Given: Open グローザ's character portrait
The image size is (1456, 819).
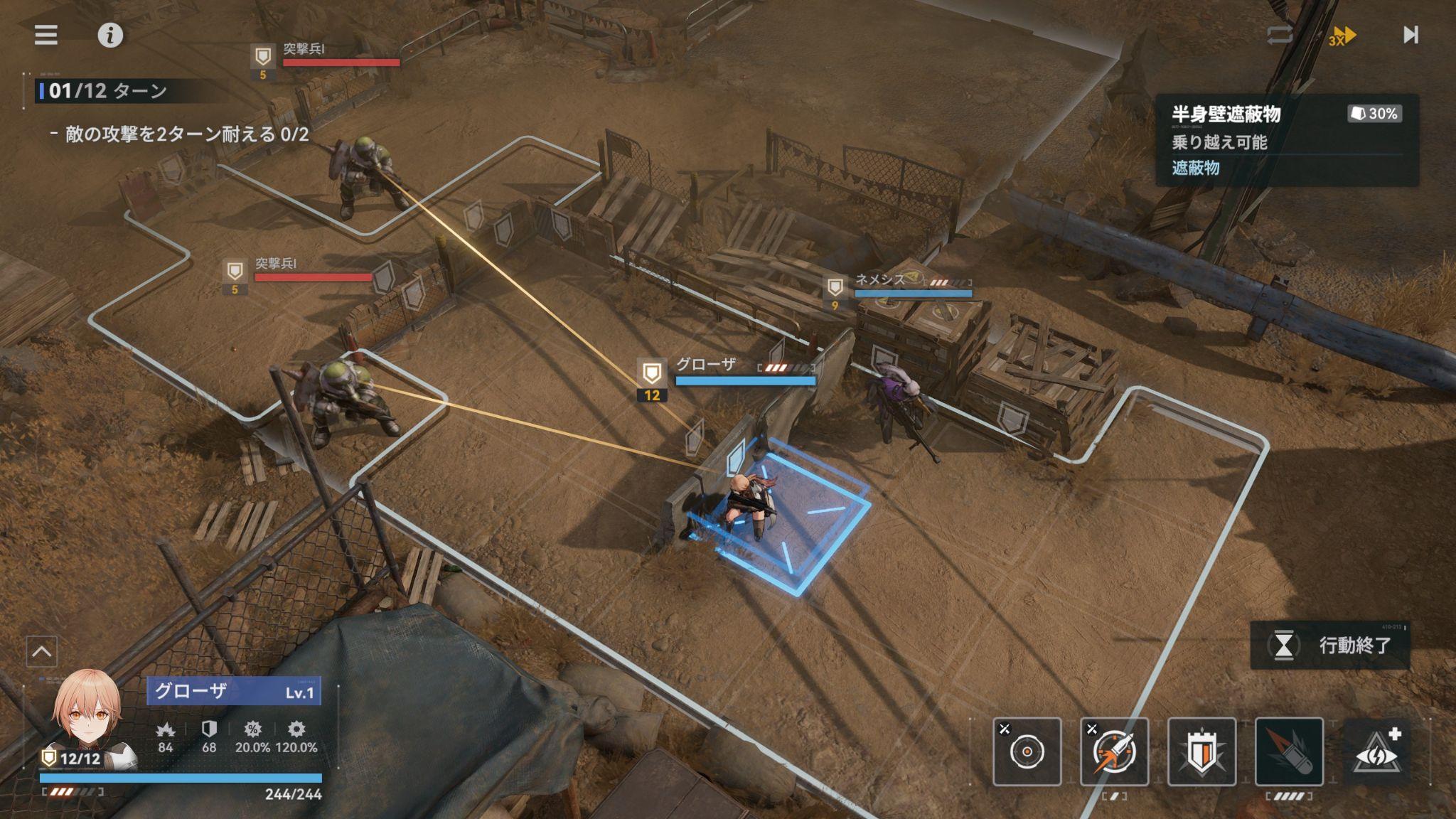Looking at the screenshot, I should 87,714.
